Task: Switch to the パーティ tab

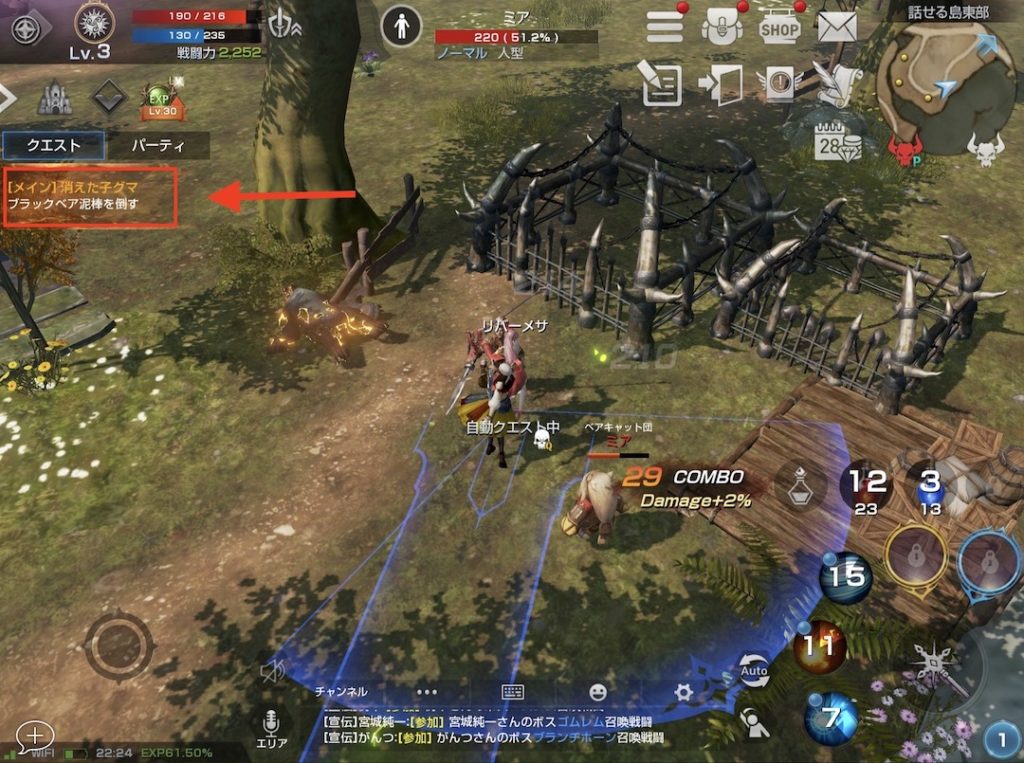Action: click(x=158, y=145)
